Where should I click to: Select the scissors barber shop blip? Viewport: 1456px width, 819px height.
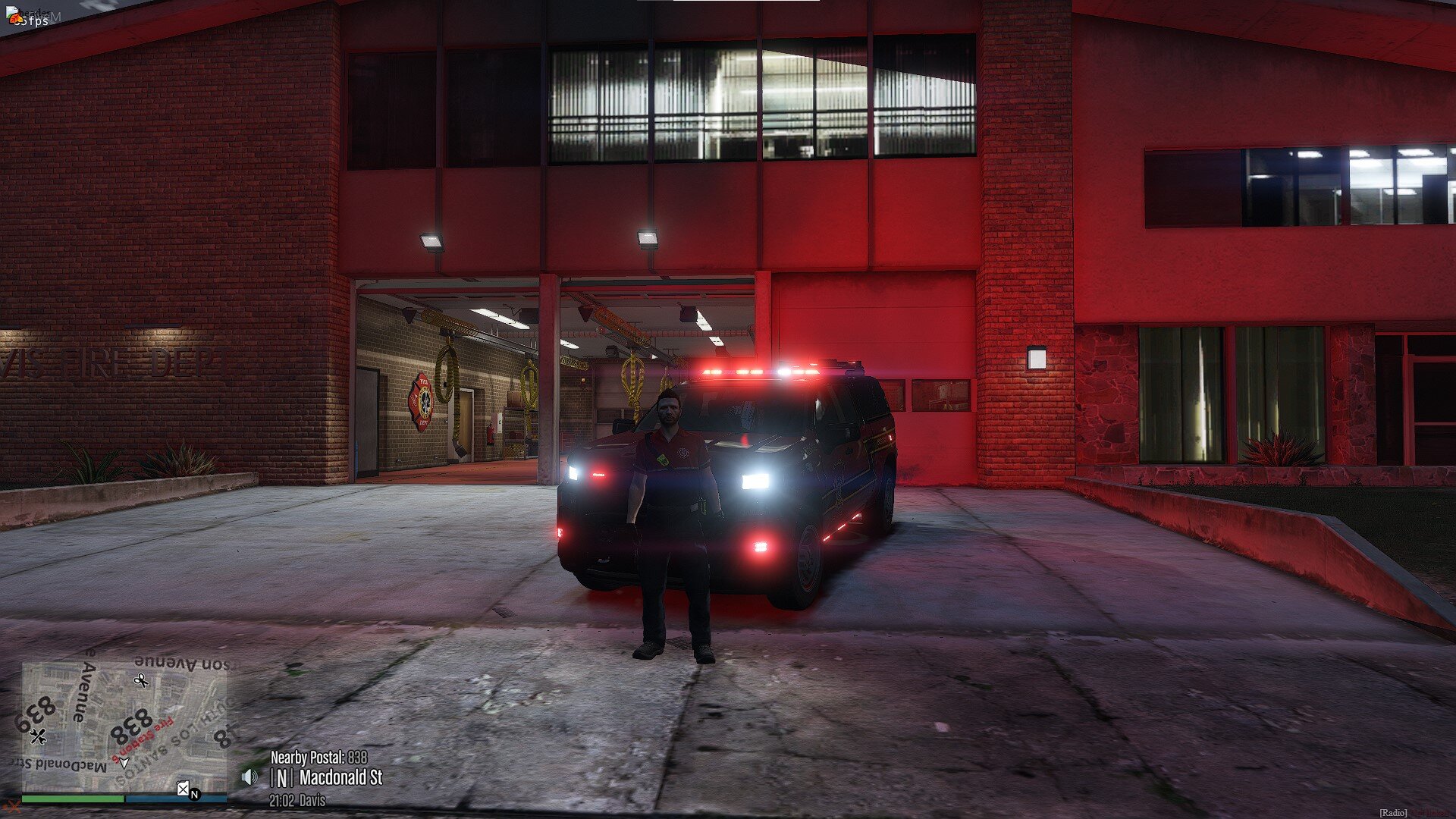coord(141,680)
